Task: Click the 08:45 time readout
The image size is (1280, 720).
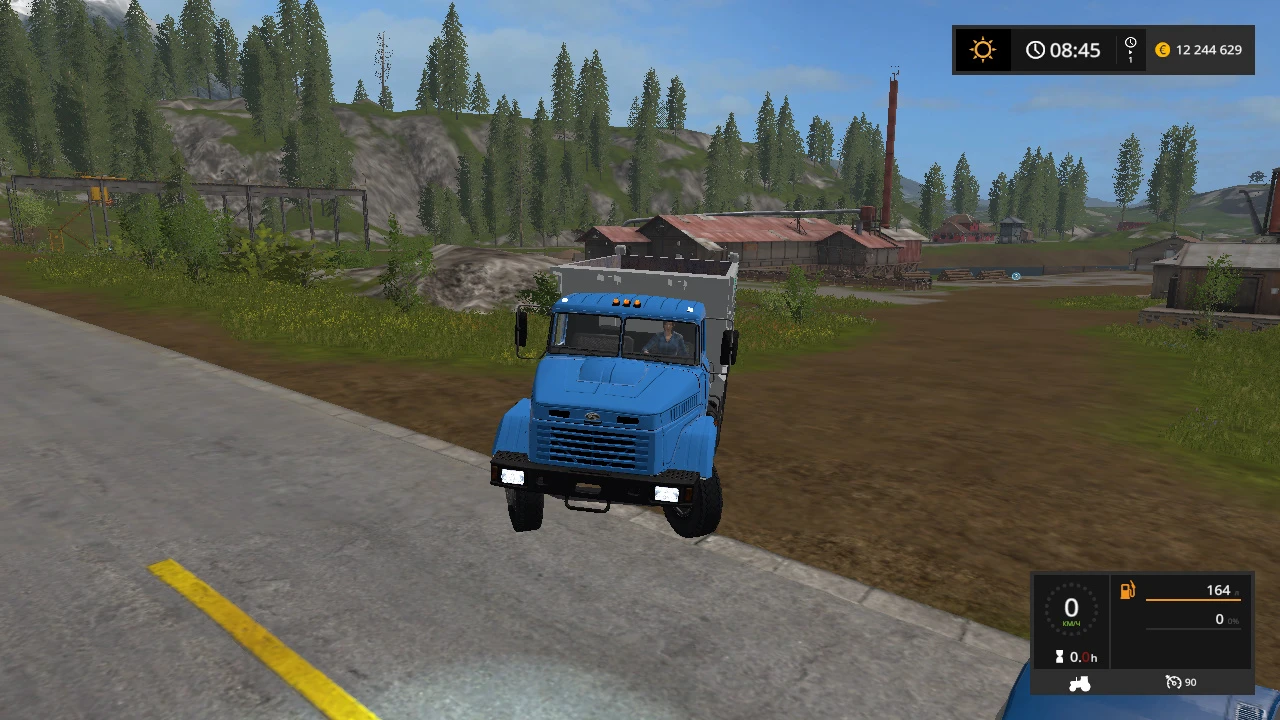Action: click(1074, 49)
